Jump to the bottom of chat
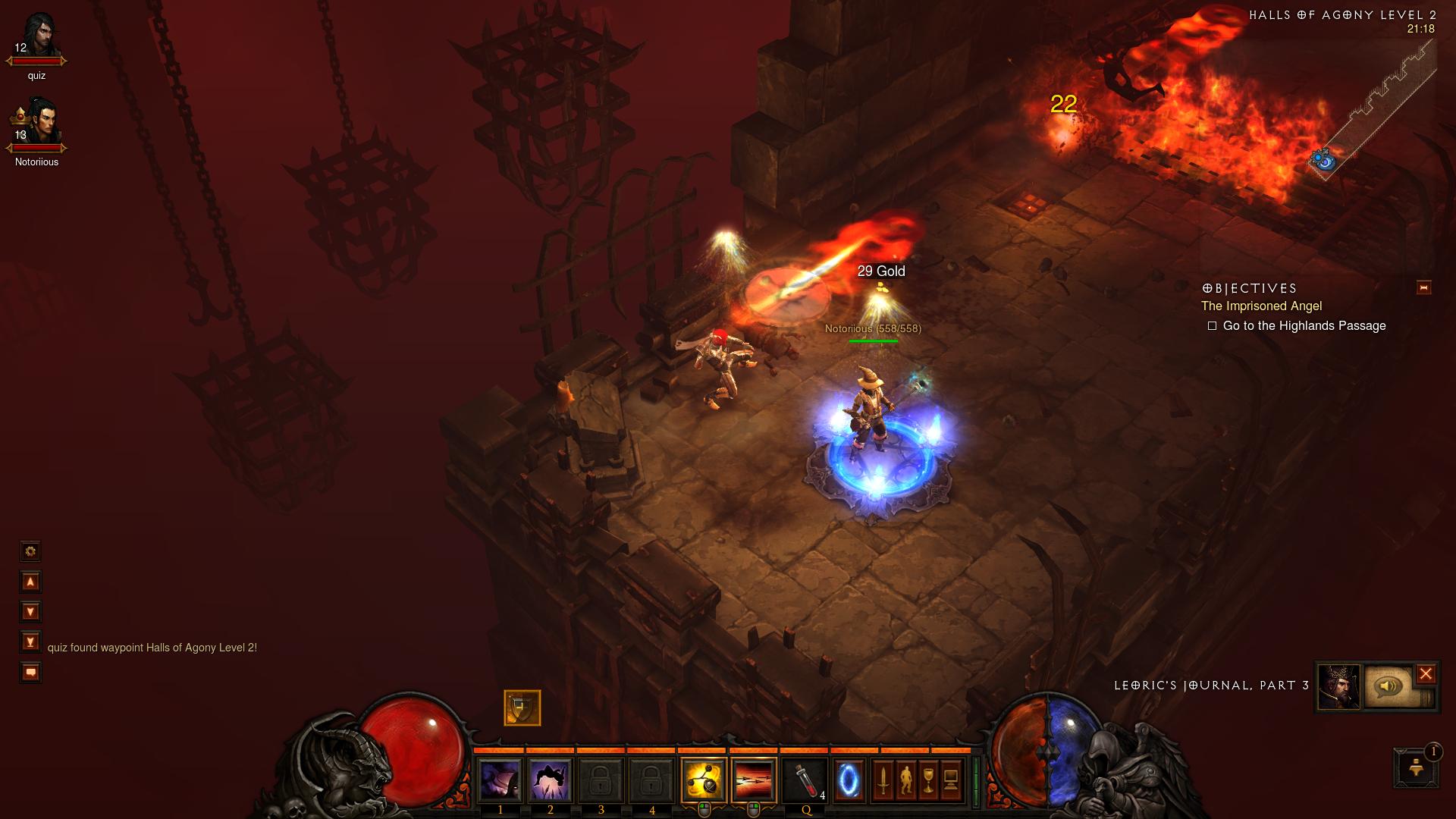The image size is (1456, 819). click(30, 642)
